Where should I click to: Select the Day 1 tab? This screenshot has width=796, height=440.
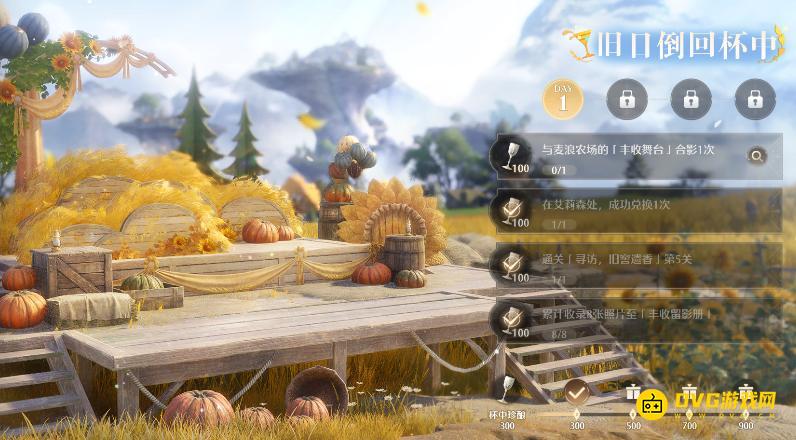(563, 99)
